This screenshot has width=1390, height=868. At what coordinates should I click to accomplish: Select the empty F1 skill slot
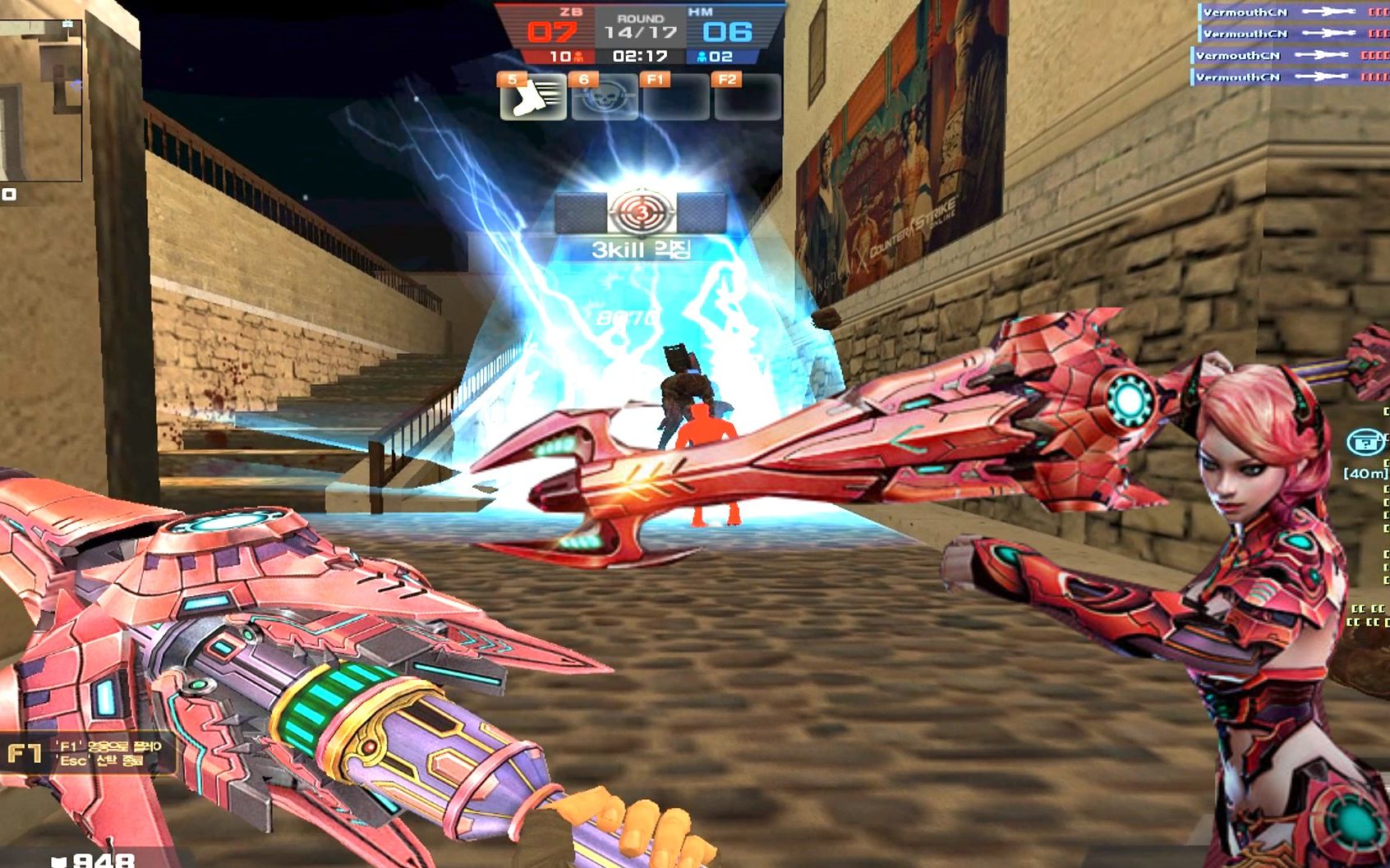[675, 98]
